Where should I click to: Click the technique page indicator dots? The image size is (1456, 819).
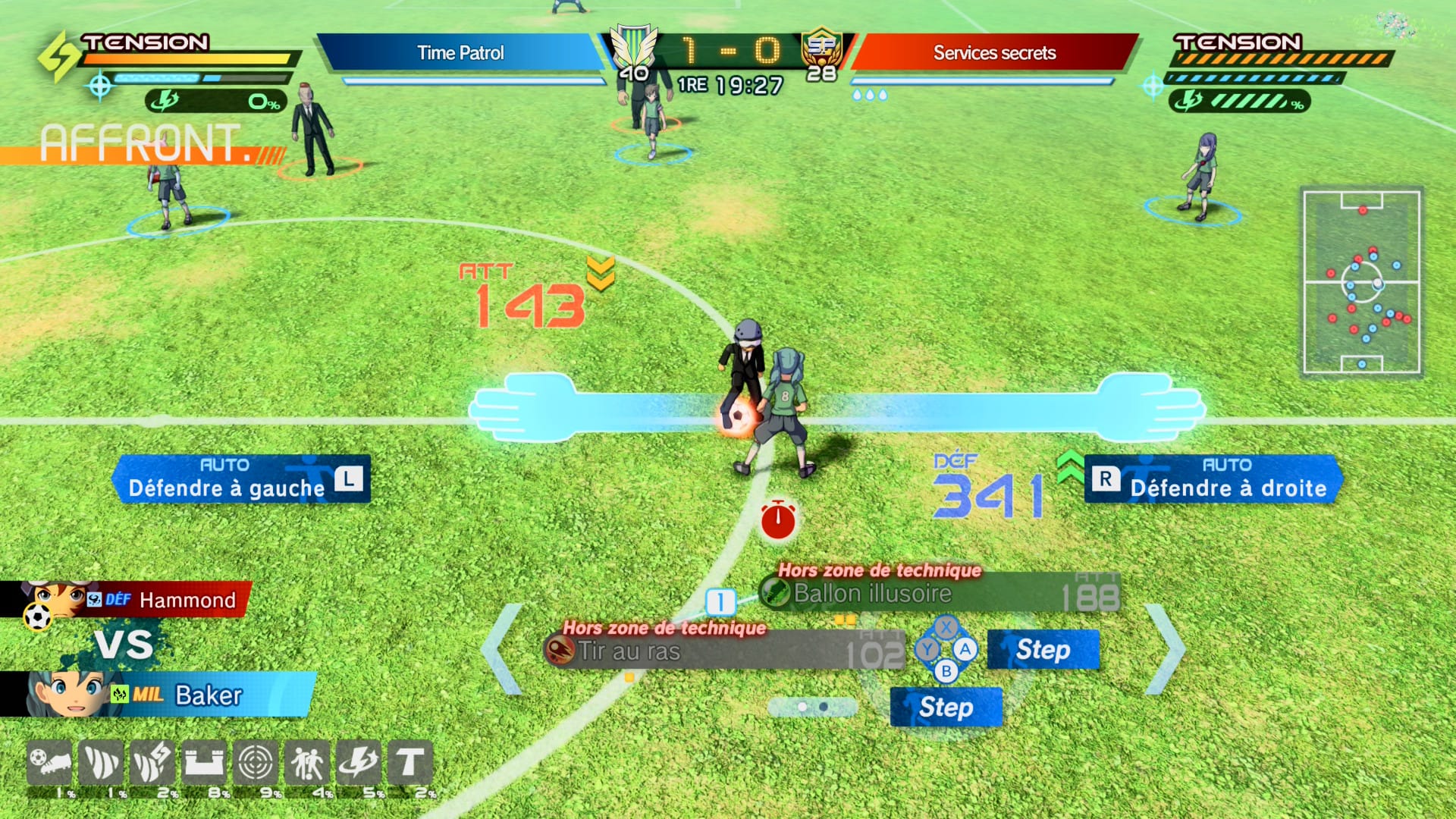(812, 707)
